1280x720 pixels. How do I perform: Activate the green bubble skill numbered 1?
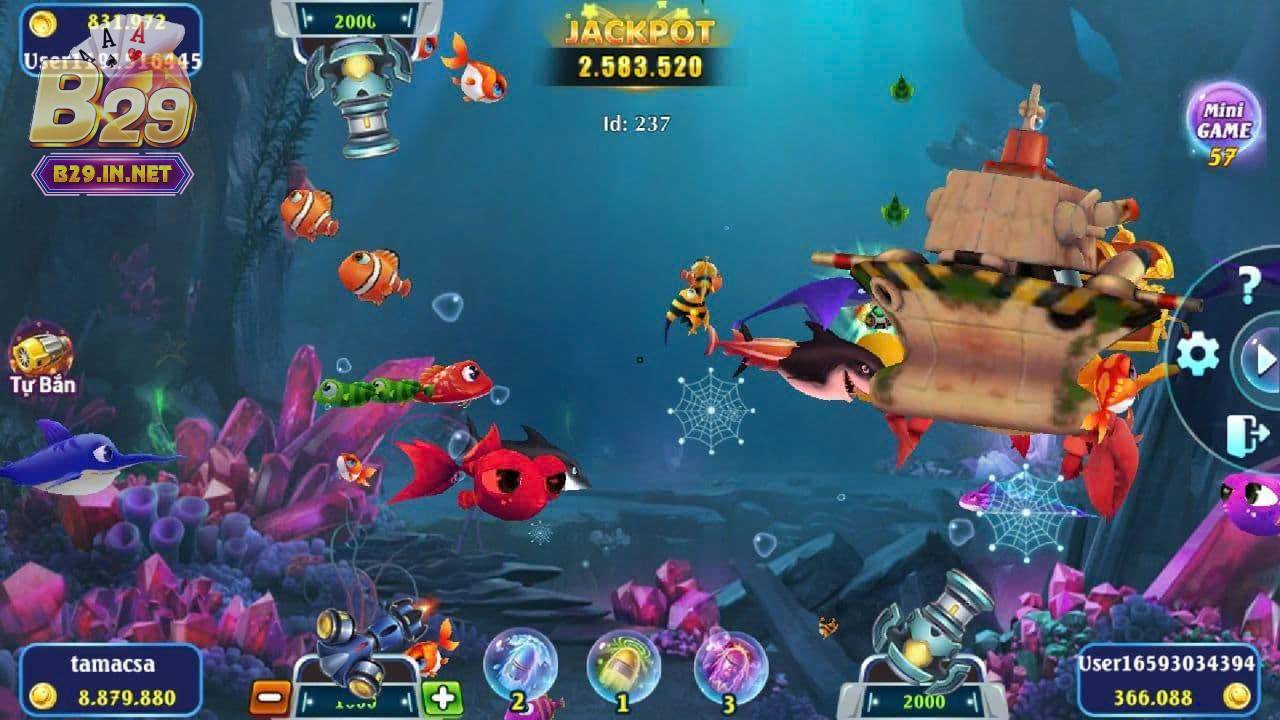click(x=622, y=667)
